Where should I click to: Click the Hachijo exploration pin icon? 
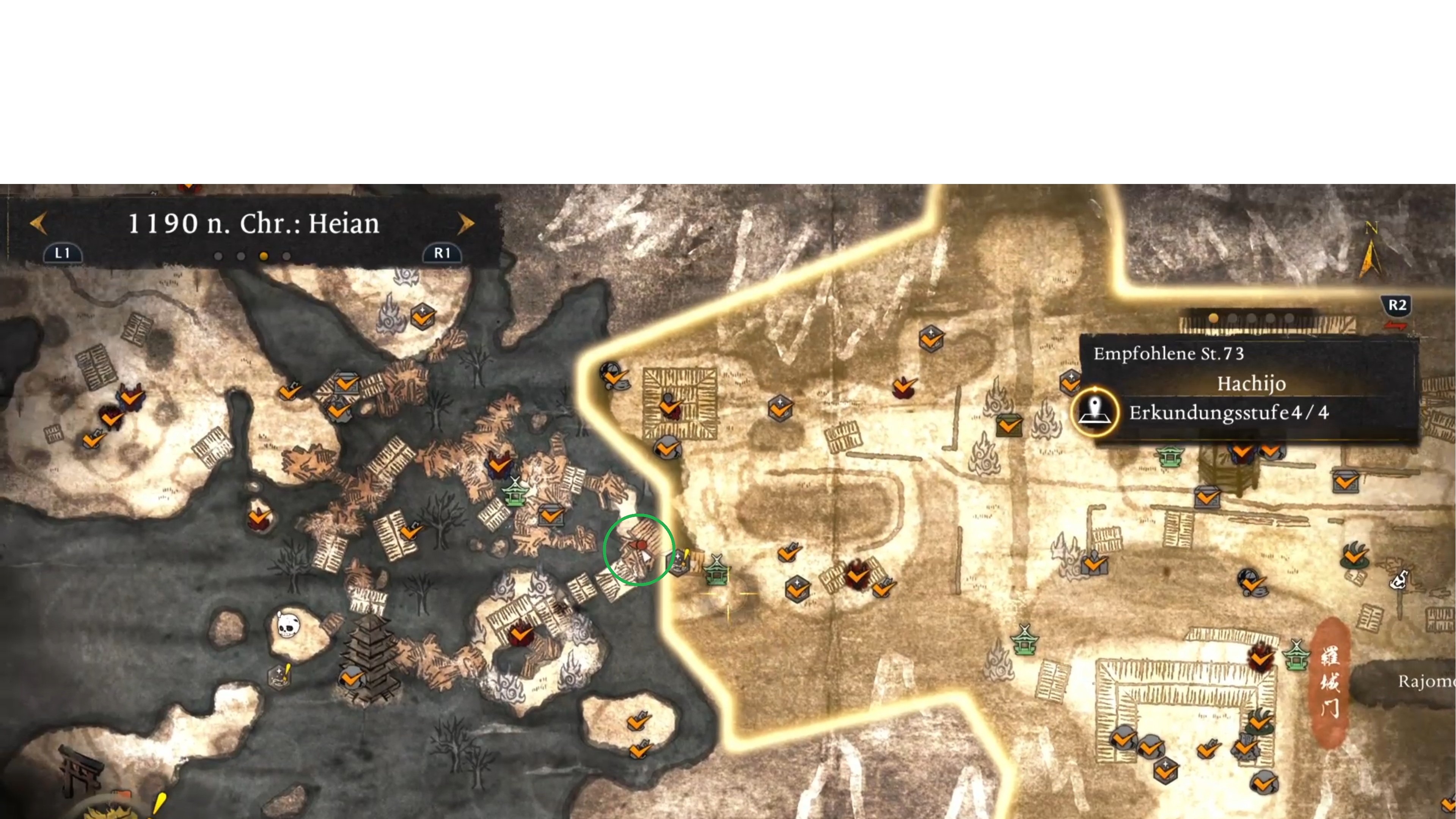point(1095,412)
